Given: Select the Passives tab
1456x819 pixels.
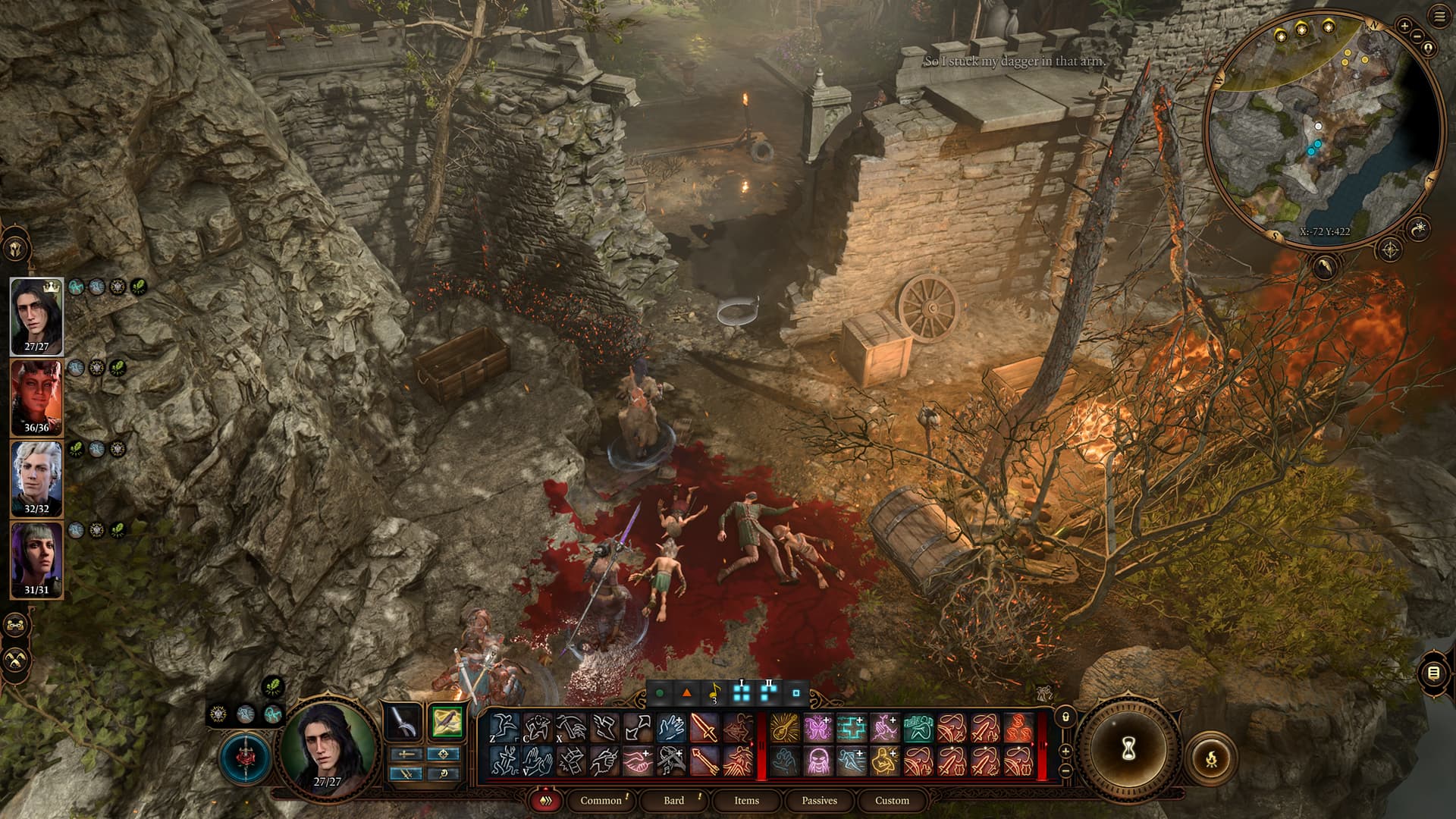Looking at the screenshot, I should pos(819,800).
